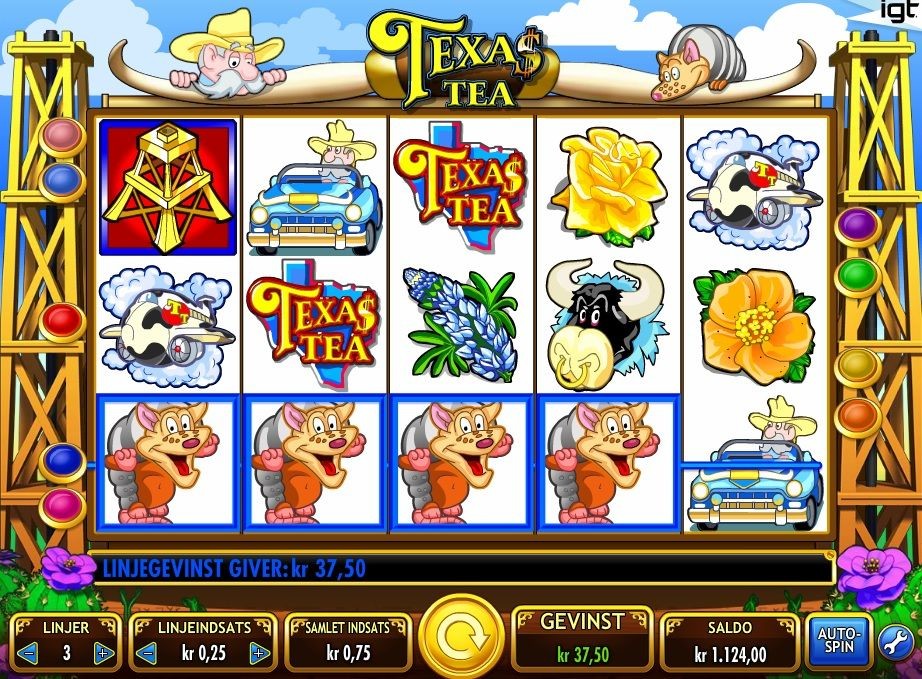Raise the Linjeindsats bet amount
Screen dimensions: 922x679
[259, 653]
